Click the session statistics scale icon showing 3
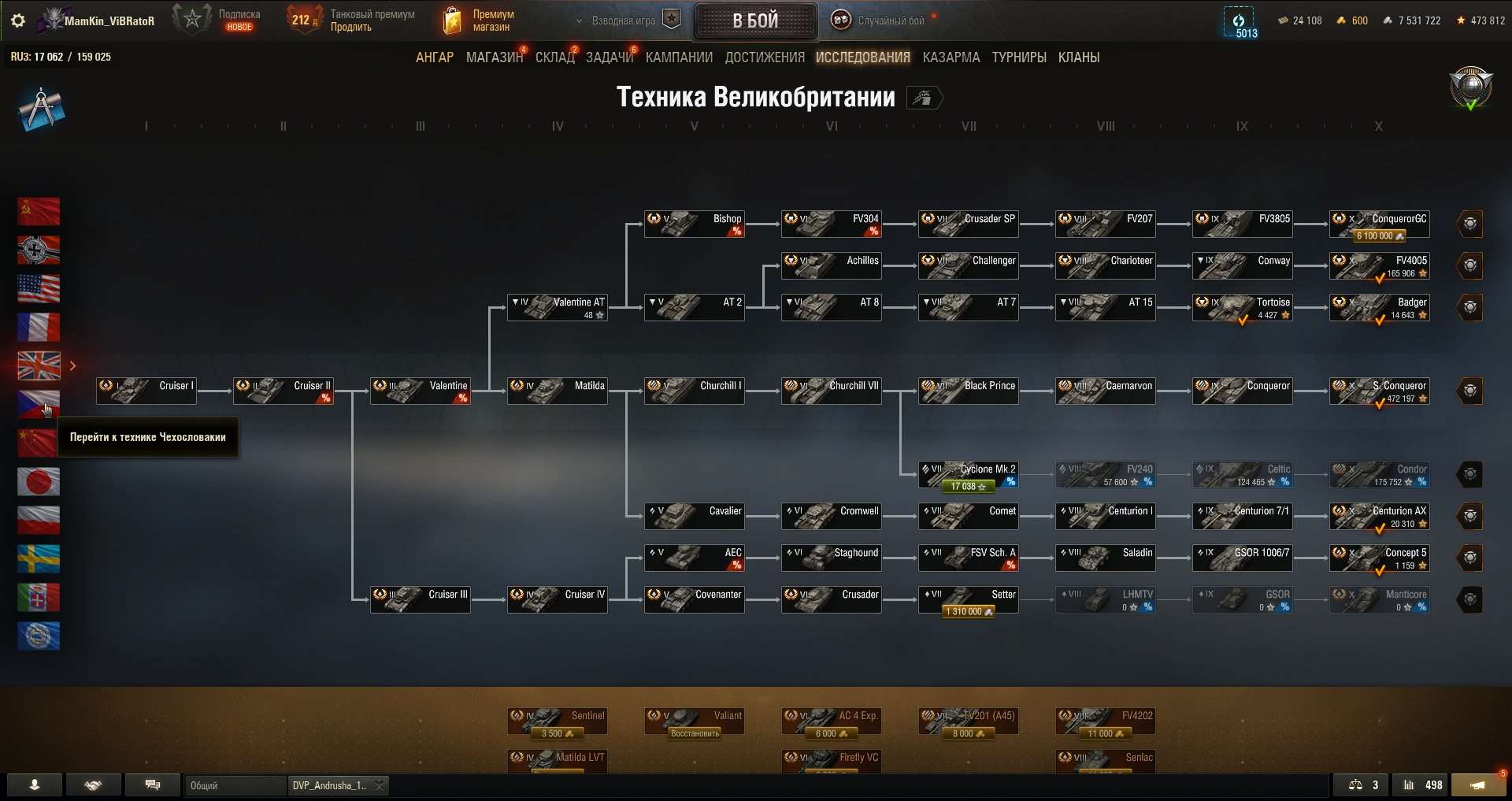The width and height of the screenshot is (1512, 801). point(1362,785)
